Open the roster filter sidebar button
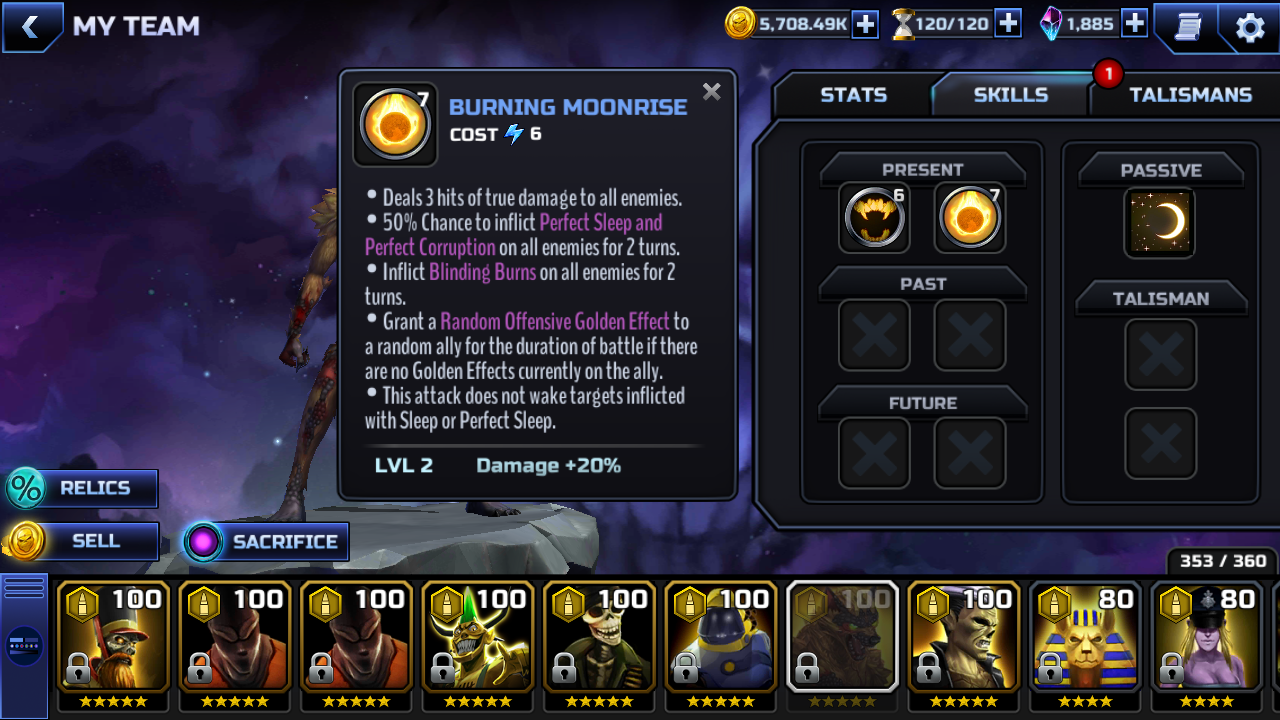 (24, 645)
